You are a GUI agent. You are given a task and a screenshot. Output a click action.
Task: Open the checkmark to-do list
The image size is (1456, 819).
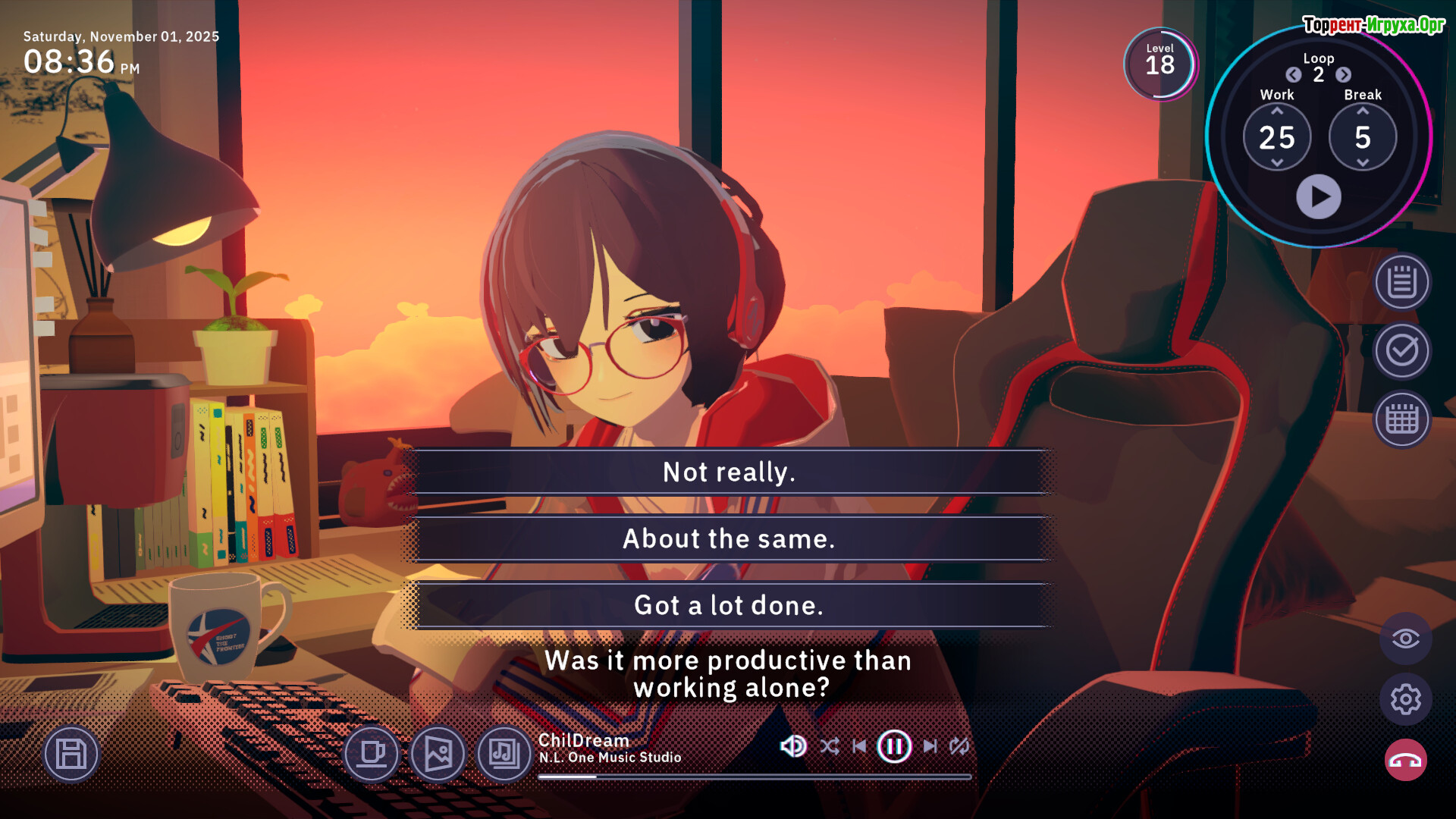pos(1402,351)
